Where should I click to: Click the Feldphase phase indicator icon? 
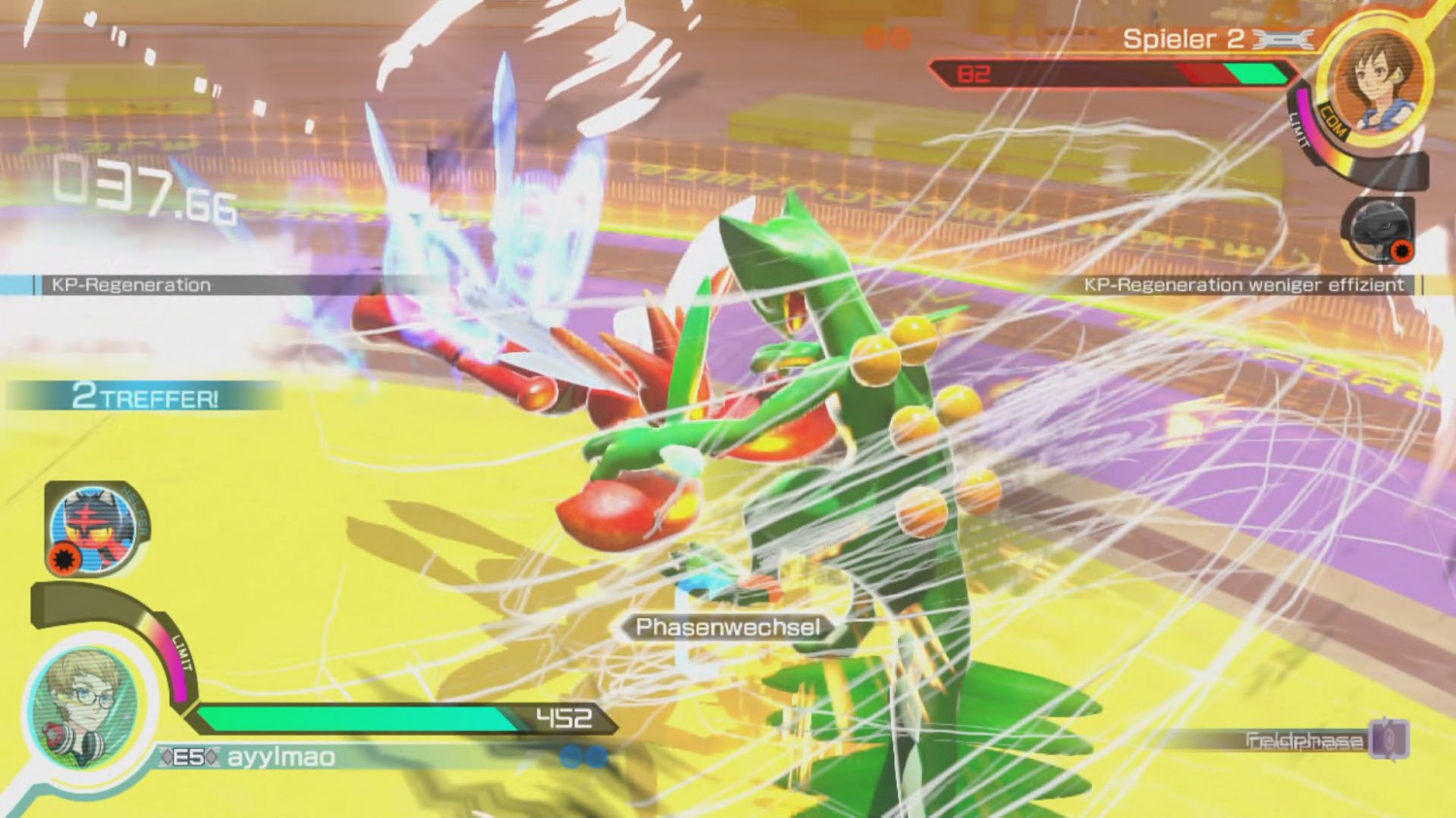click(x=1390, y=739)
